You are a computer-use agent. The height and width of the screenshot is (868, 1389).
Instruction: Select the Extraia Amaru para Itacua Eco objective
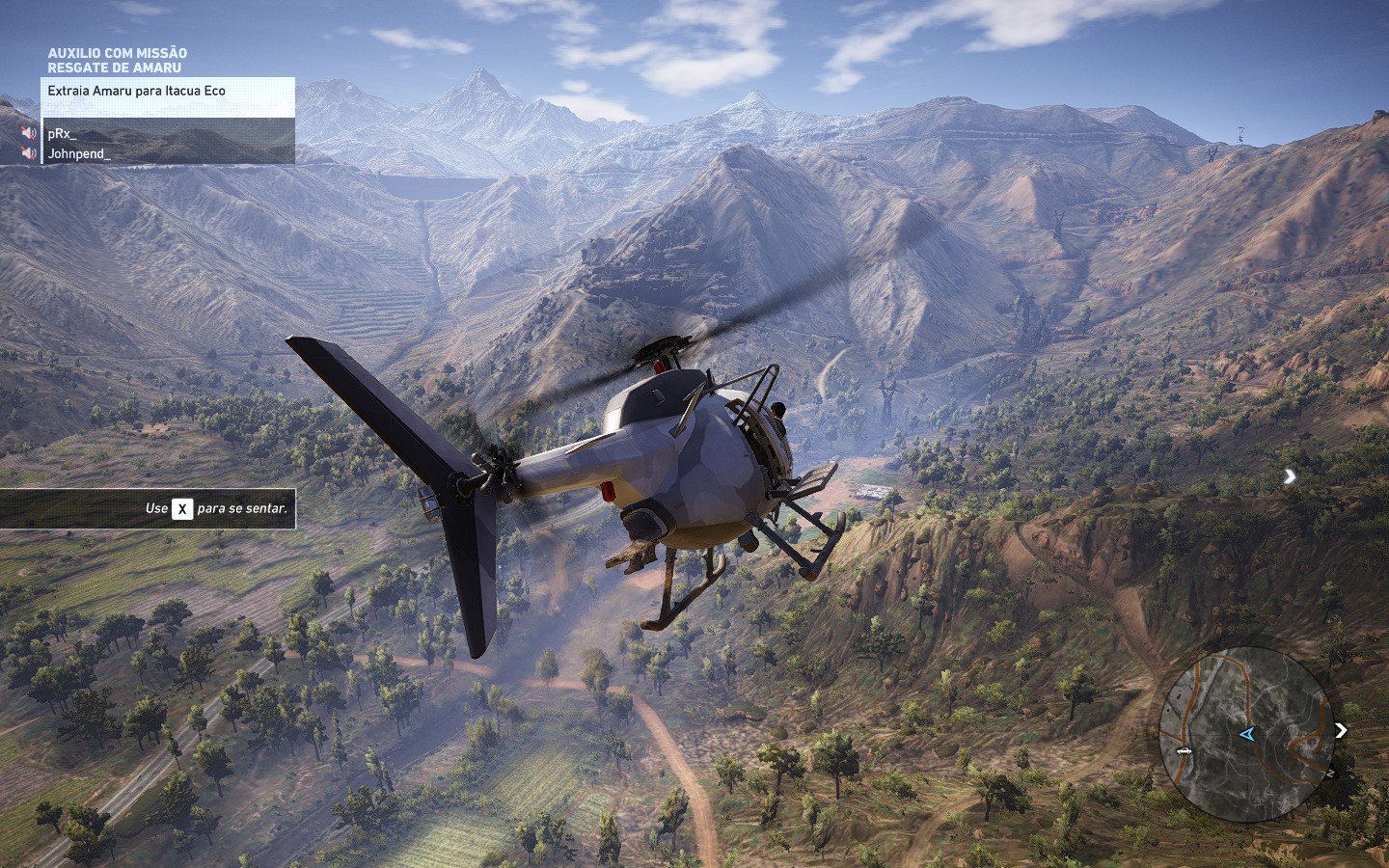pyautogui.click(x=137, y=91)
